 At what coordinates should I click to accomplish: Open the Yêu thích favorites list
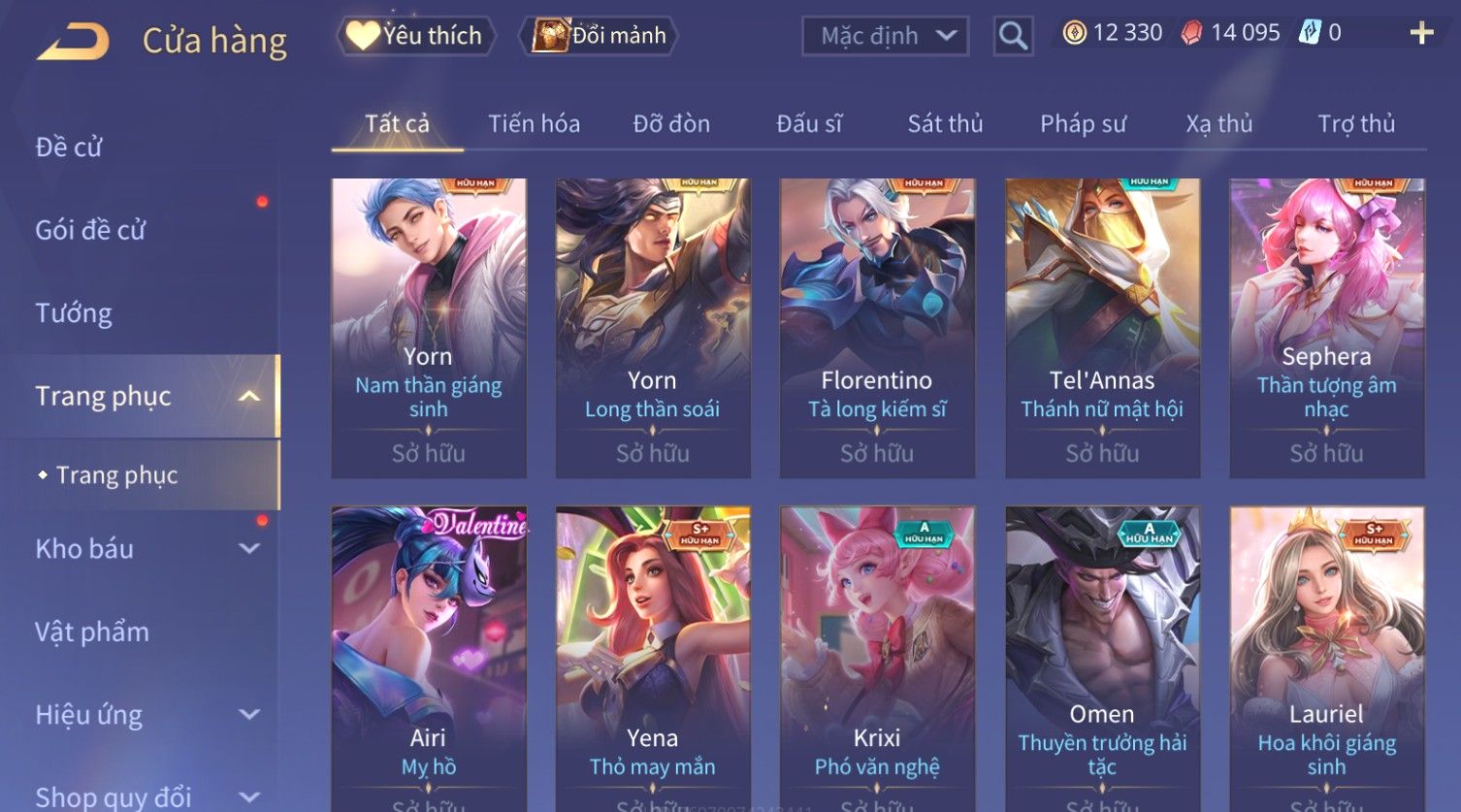(x=416, y=36)
